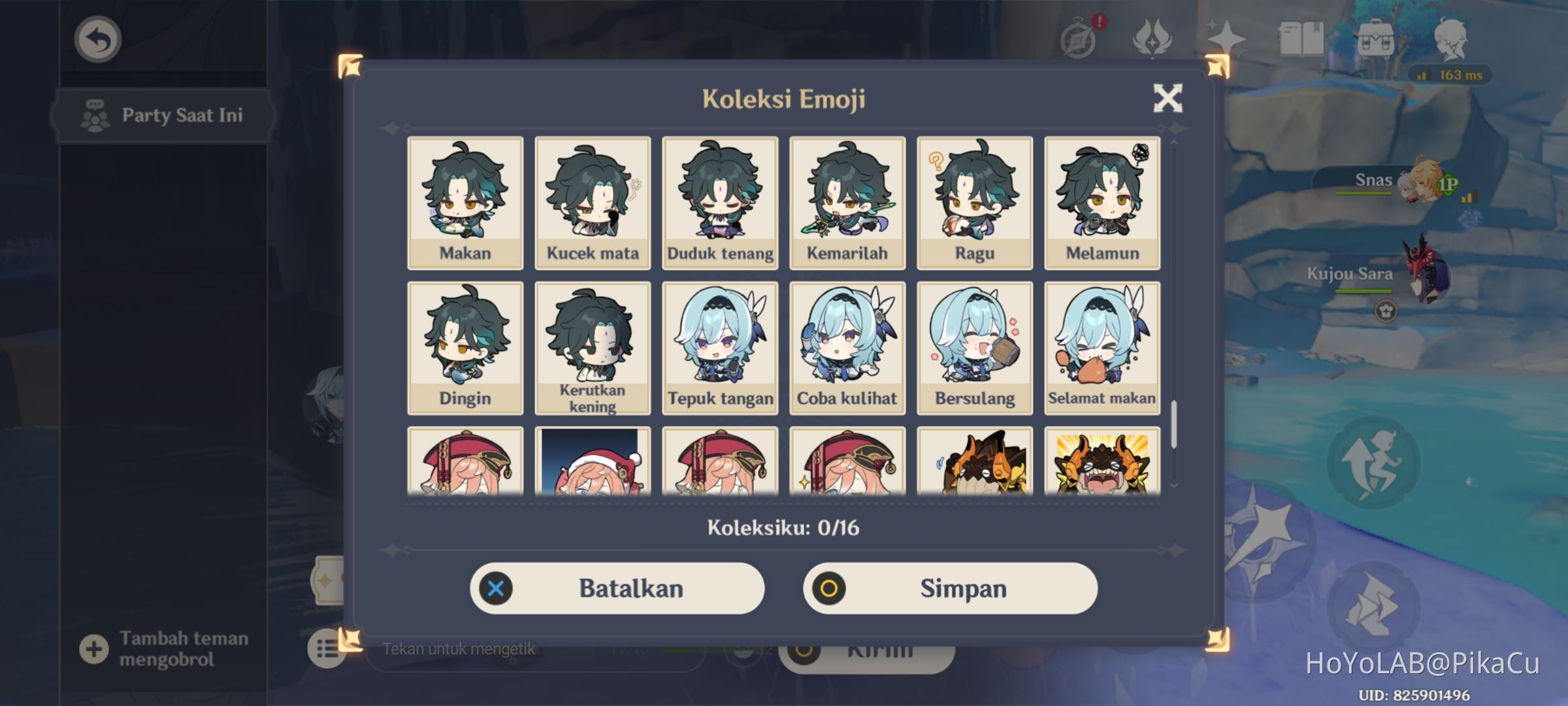This screenshot has height=706, width=1568.
Task: Select the Makan emoji
Action: [465, 199]
